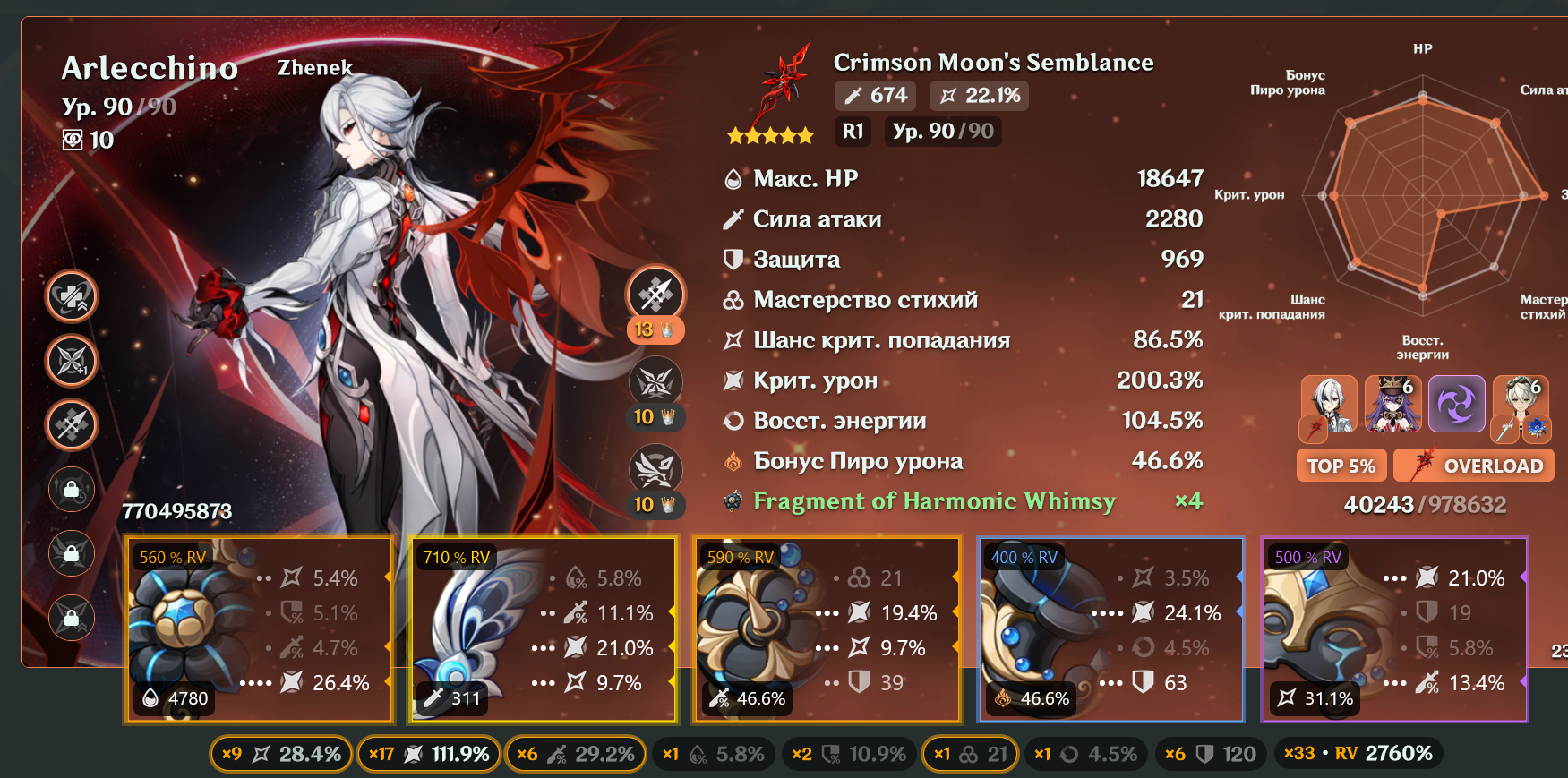The image size is (1568, 778).
Task: Select the flower artifact with 4780 HP
Action: point(258,629)
